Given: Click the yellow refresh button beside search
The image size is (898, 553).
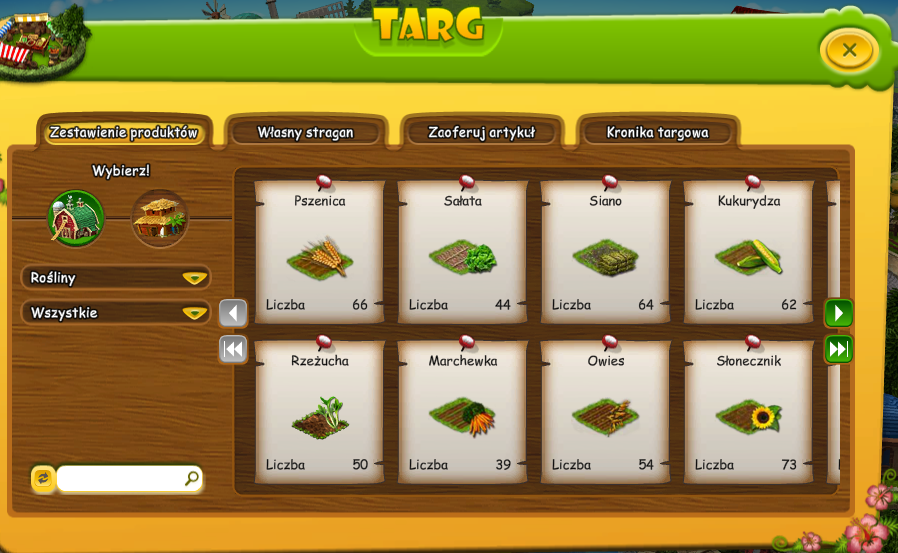Looking at the screenshot, I should coord(43,479).
